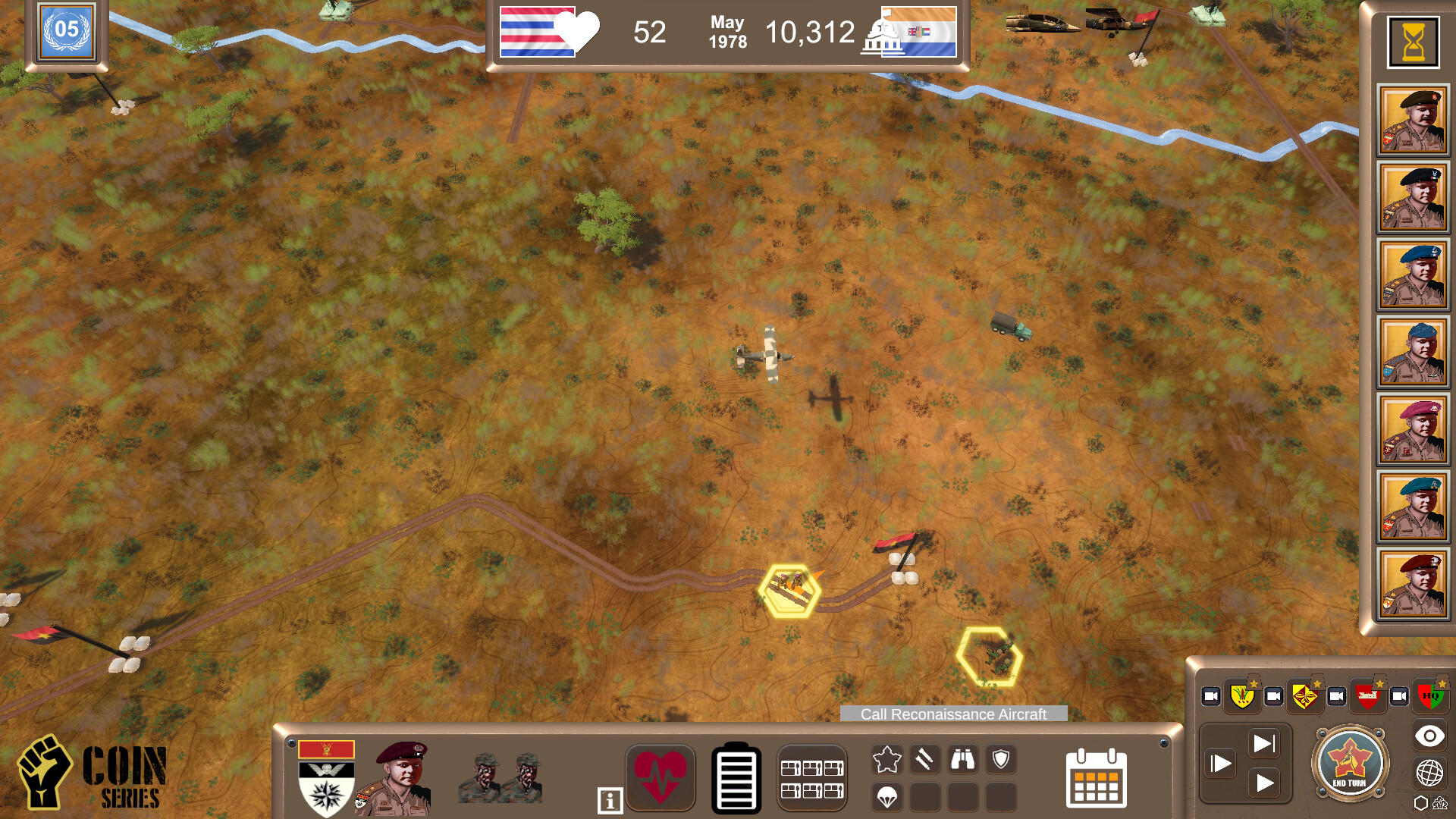The height and width of the screenshot is (819, 1456).
Task: Click the star commendation icon
Action: point(886,758)
